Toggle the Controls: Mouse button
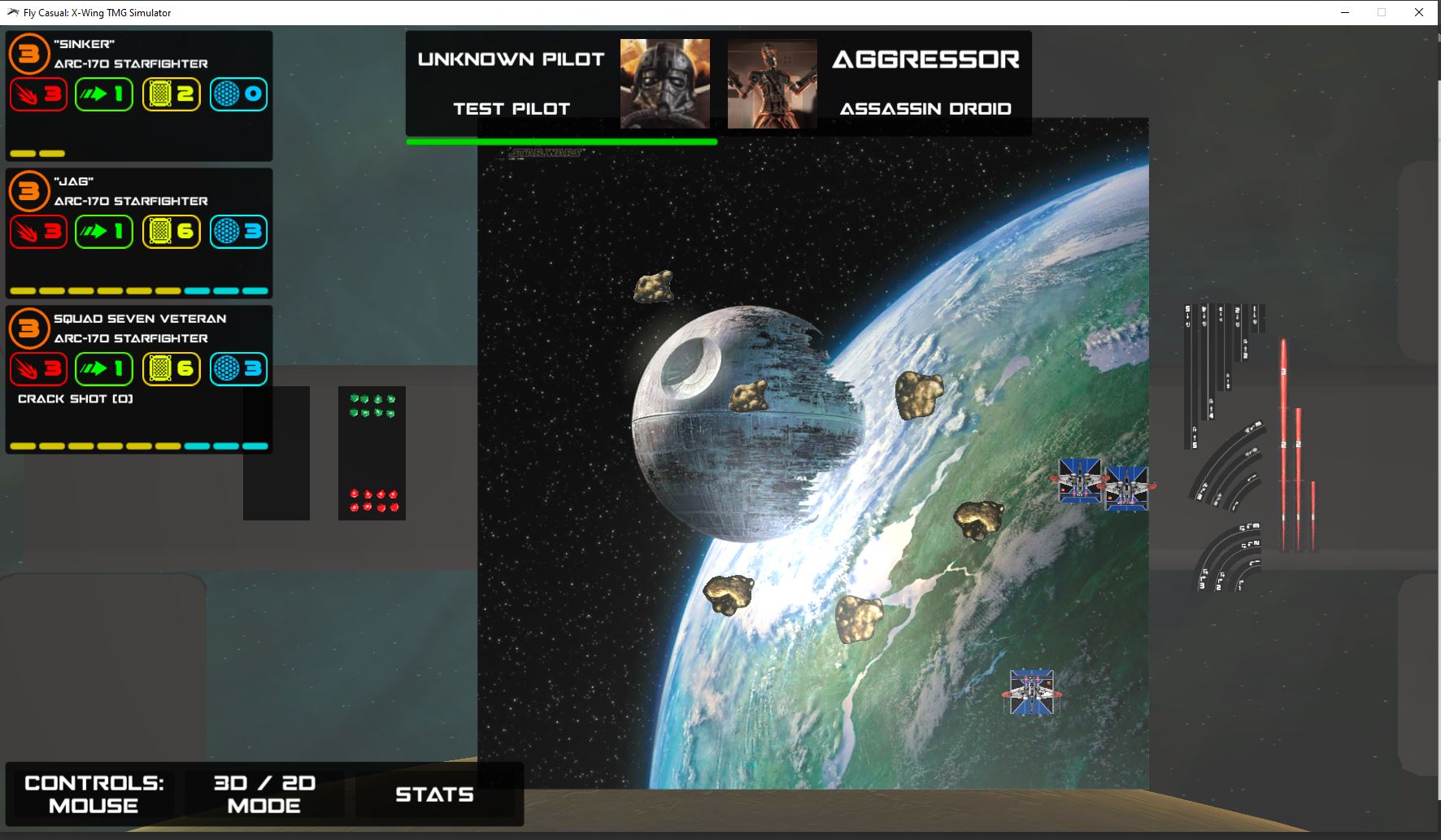Image resolution: width=1441 pixels, height=840 pixels. point(94,794)
